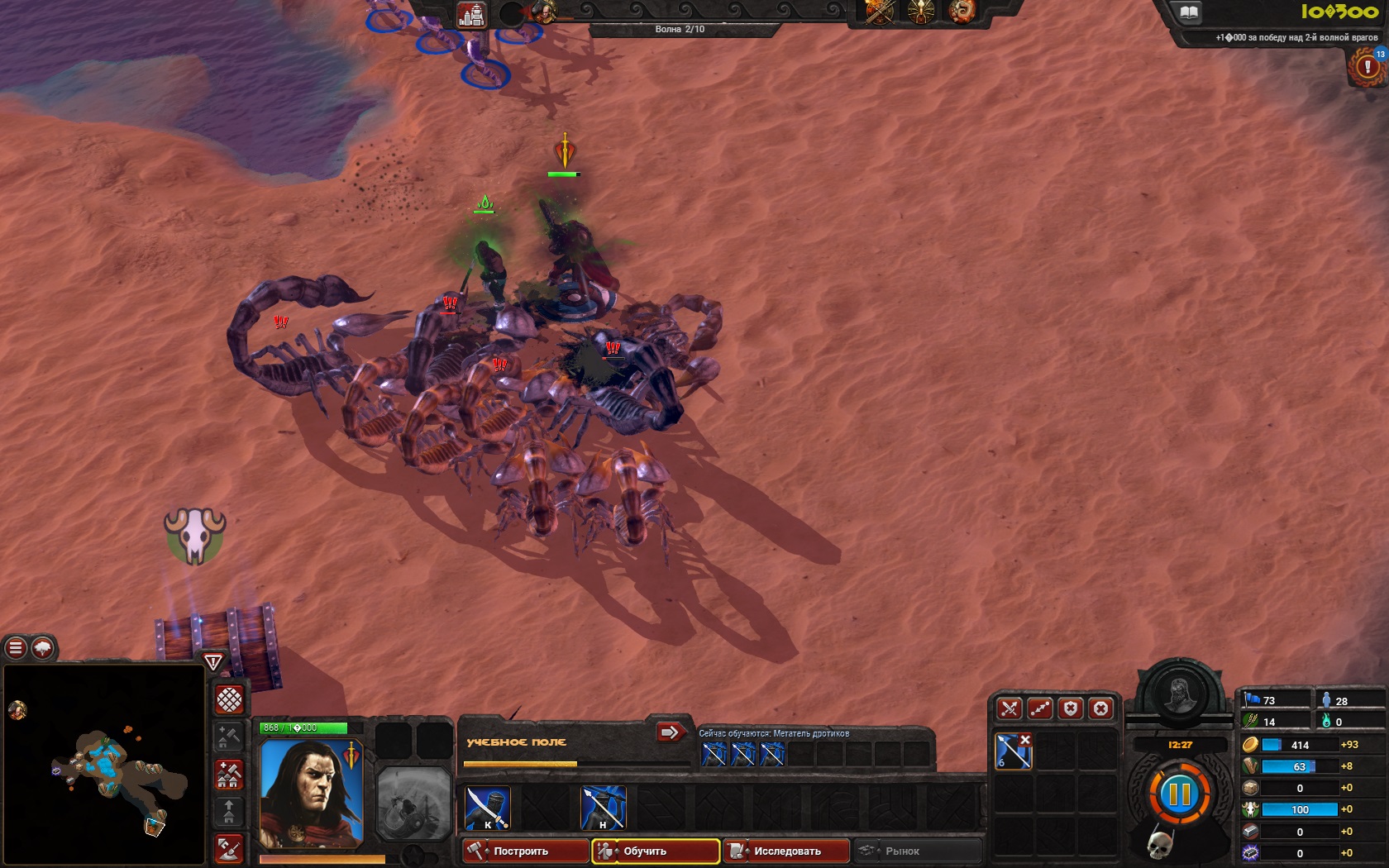Cancel the first queued javelin thrower

click(x=714, y=754)
